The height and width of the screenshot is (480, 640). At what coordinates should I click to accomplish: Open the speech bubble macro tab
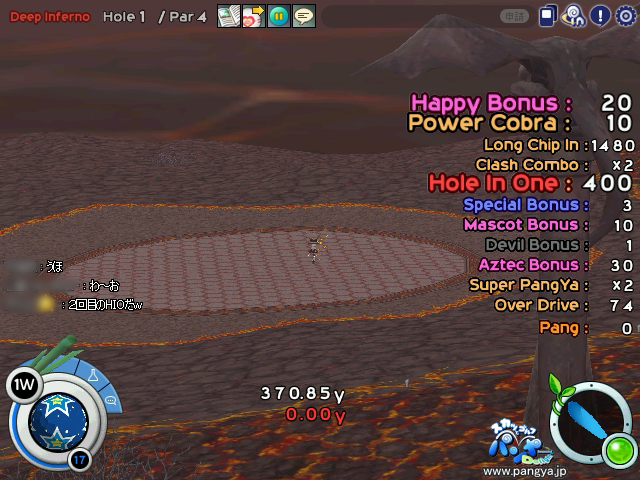point(109,400)
